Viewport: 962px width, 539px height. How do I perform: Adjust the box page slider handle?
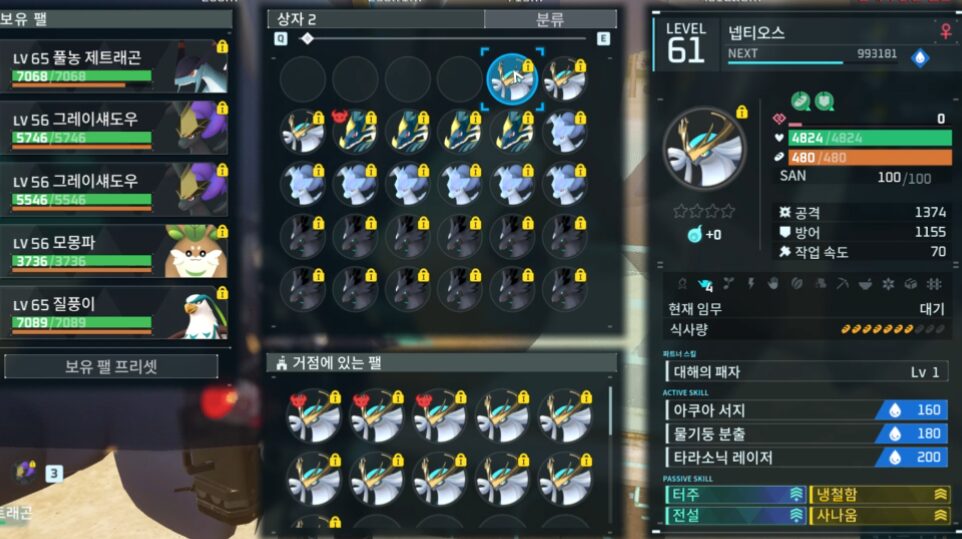(307, 39)
